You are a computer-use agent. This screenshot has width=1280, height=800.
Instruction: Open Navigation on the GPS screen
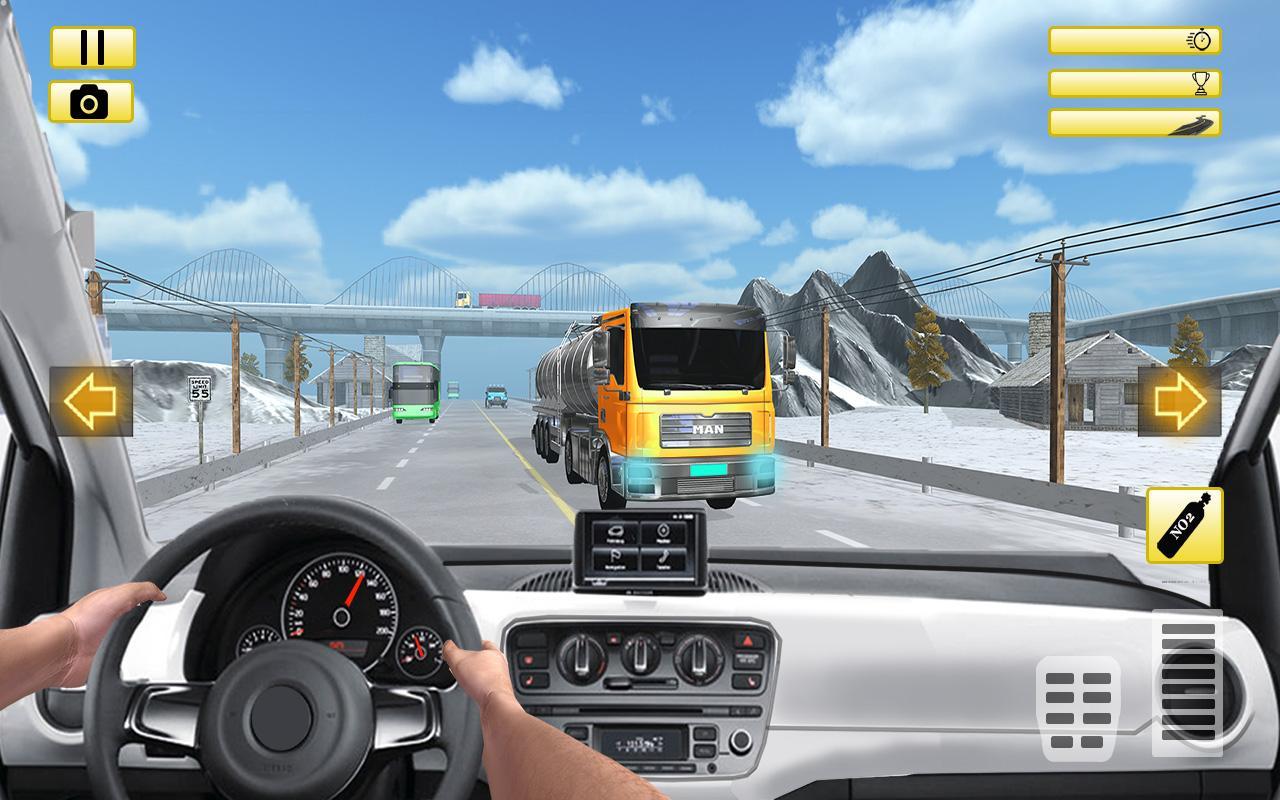[x=617, y=558]
